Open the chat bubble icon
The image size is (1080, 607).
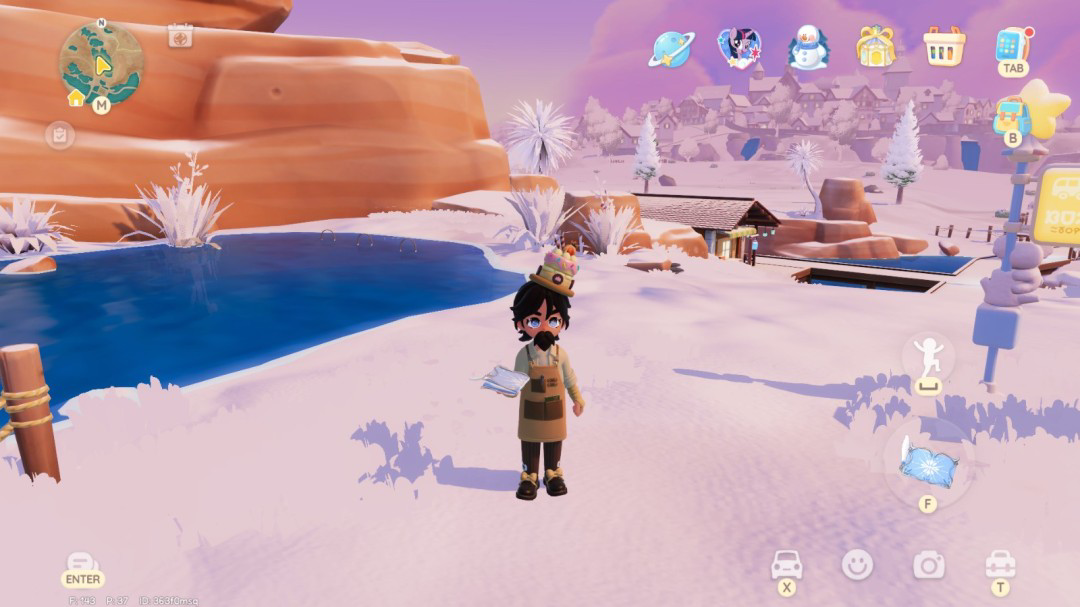pyautogui.click(x=82, y=564)
